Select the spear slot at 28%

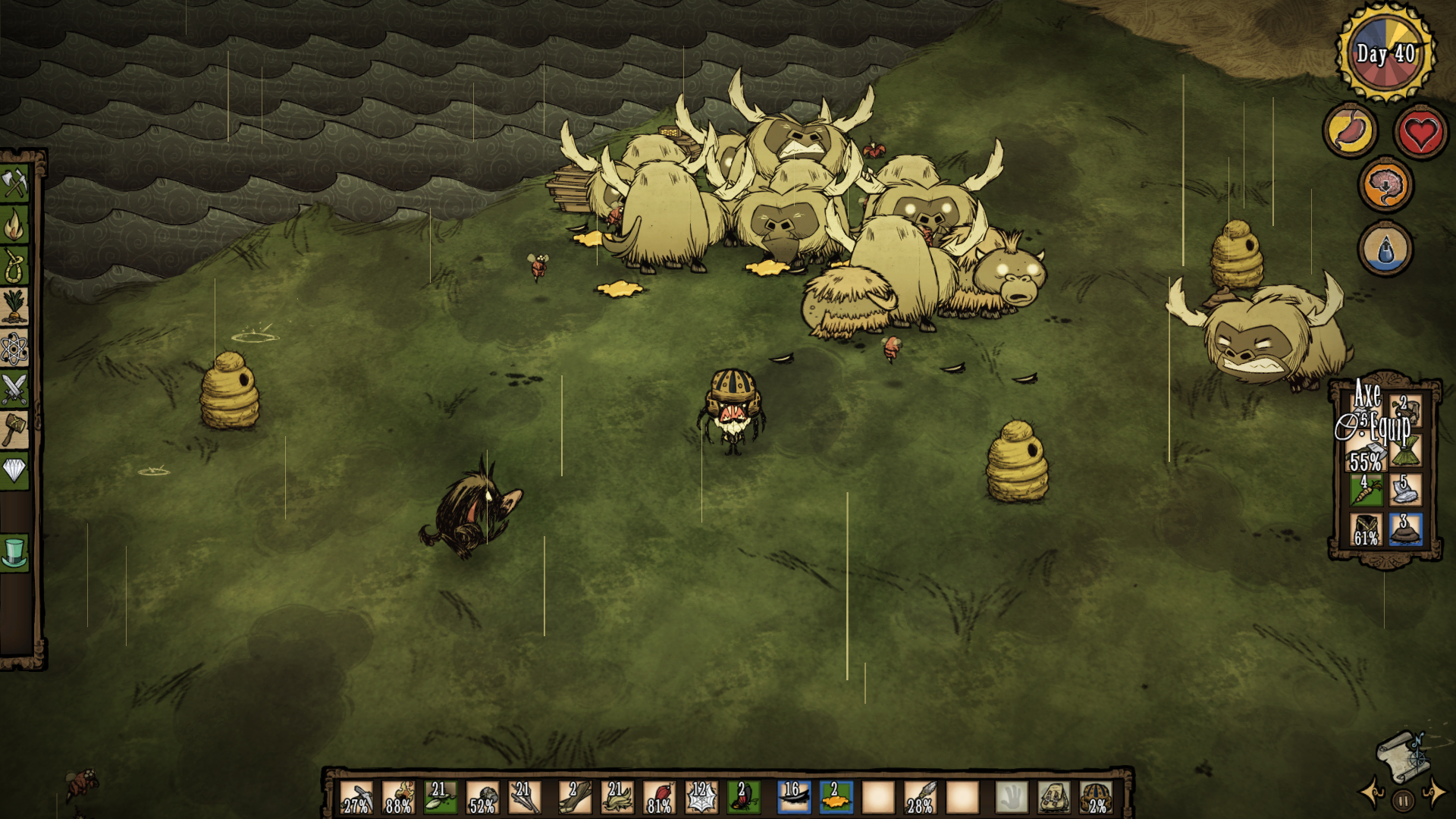[921, 798]
